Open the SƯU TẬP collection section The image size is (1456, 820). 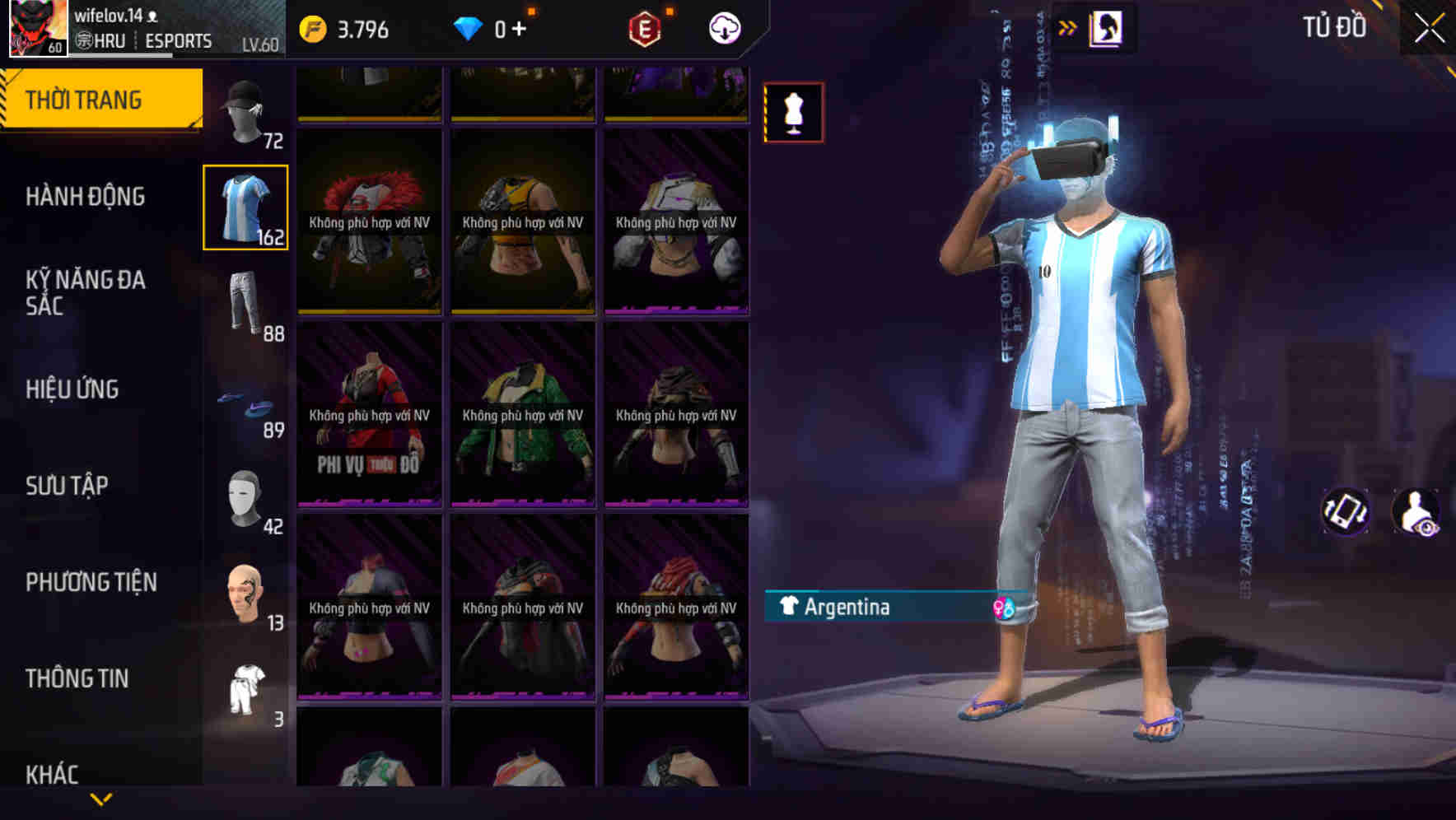pyautogui.click(x=68, y=485)
